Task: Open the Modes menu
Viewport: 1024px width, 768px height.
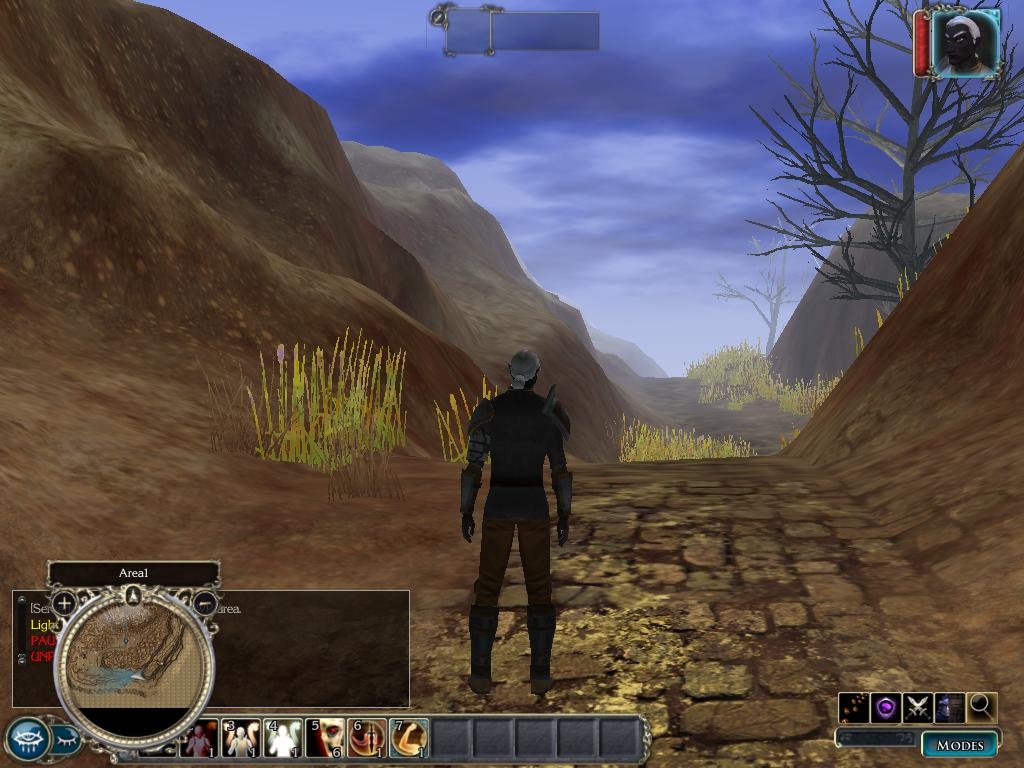Action: pyautogui.click(x=959, y=745)
